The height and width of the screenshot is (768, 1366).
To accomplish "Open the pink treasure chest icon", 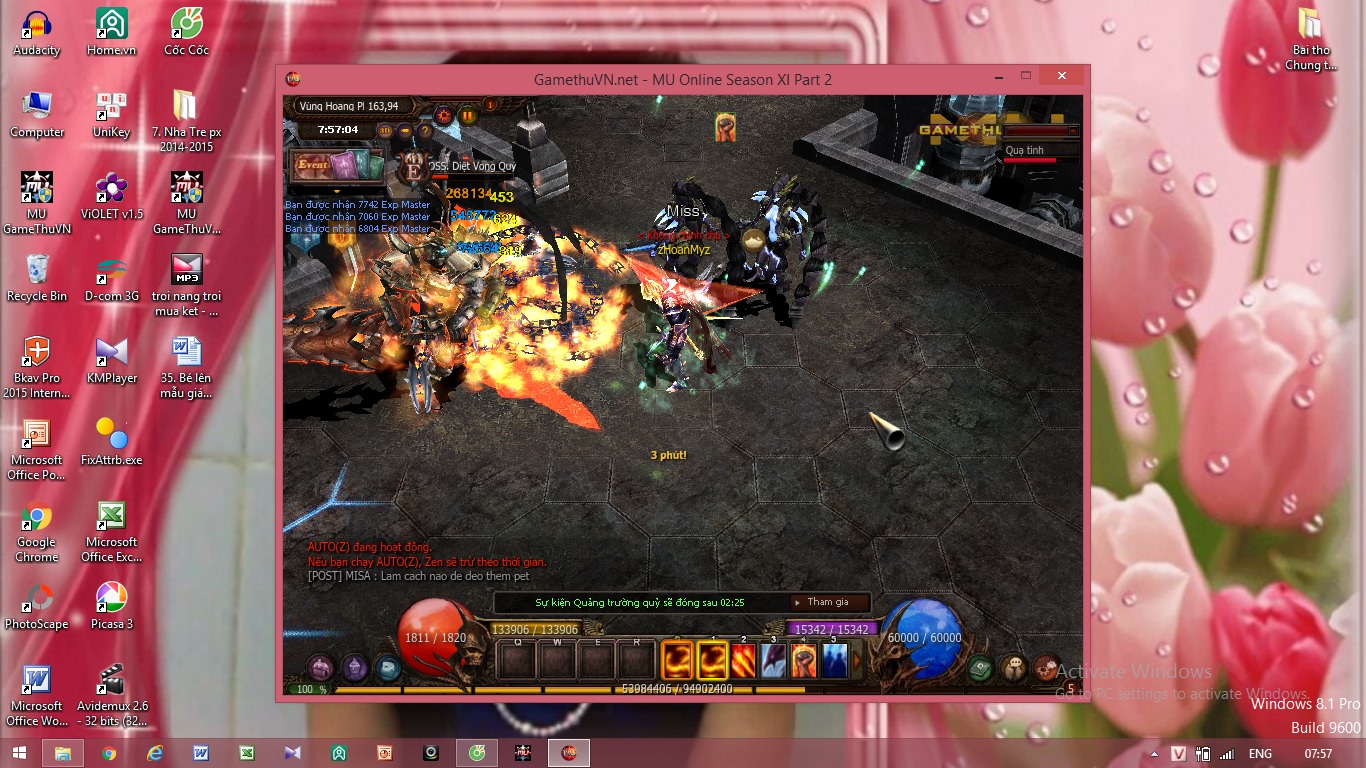I will pyautogui.click(x=320, y=667).
